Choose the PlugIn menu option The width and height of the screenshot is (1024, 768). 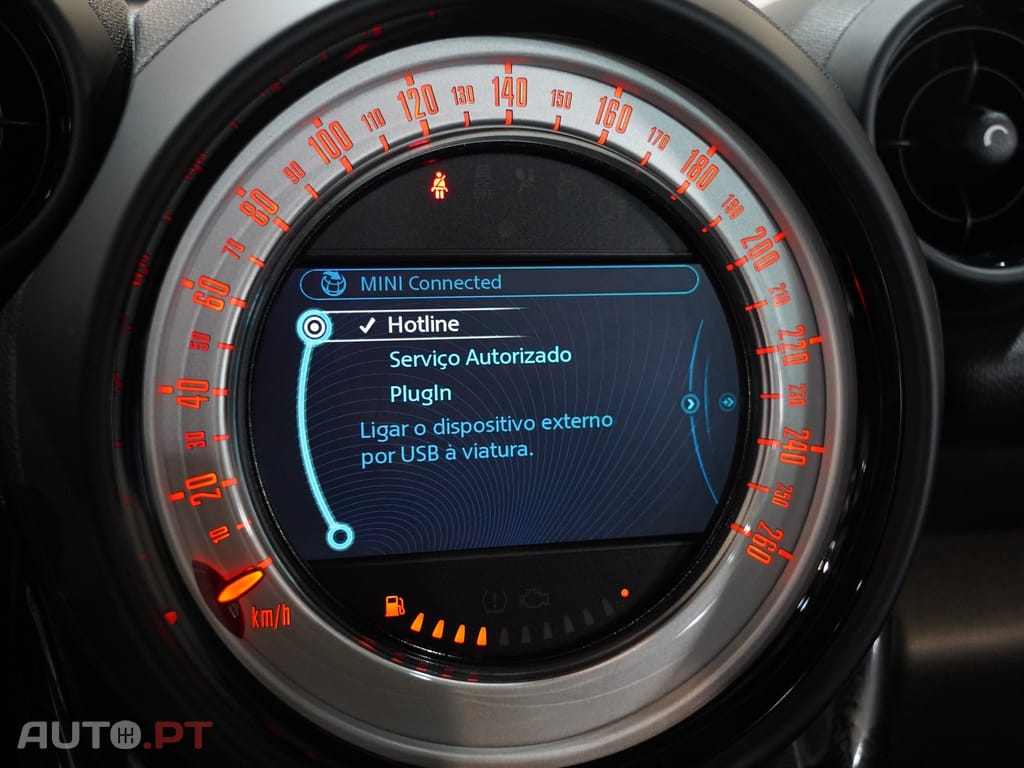coord(420,393)
